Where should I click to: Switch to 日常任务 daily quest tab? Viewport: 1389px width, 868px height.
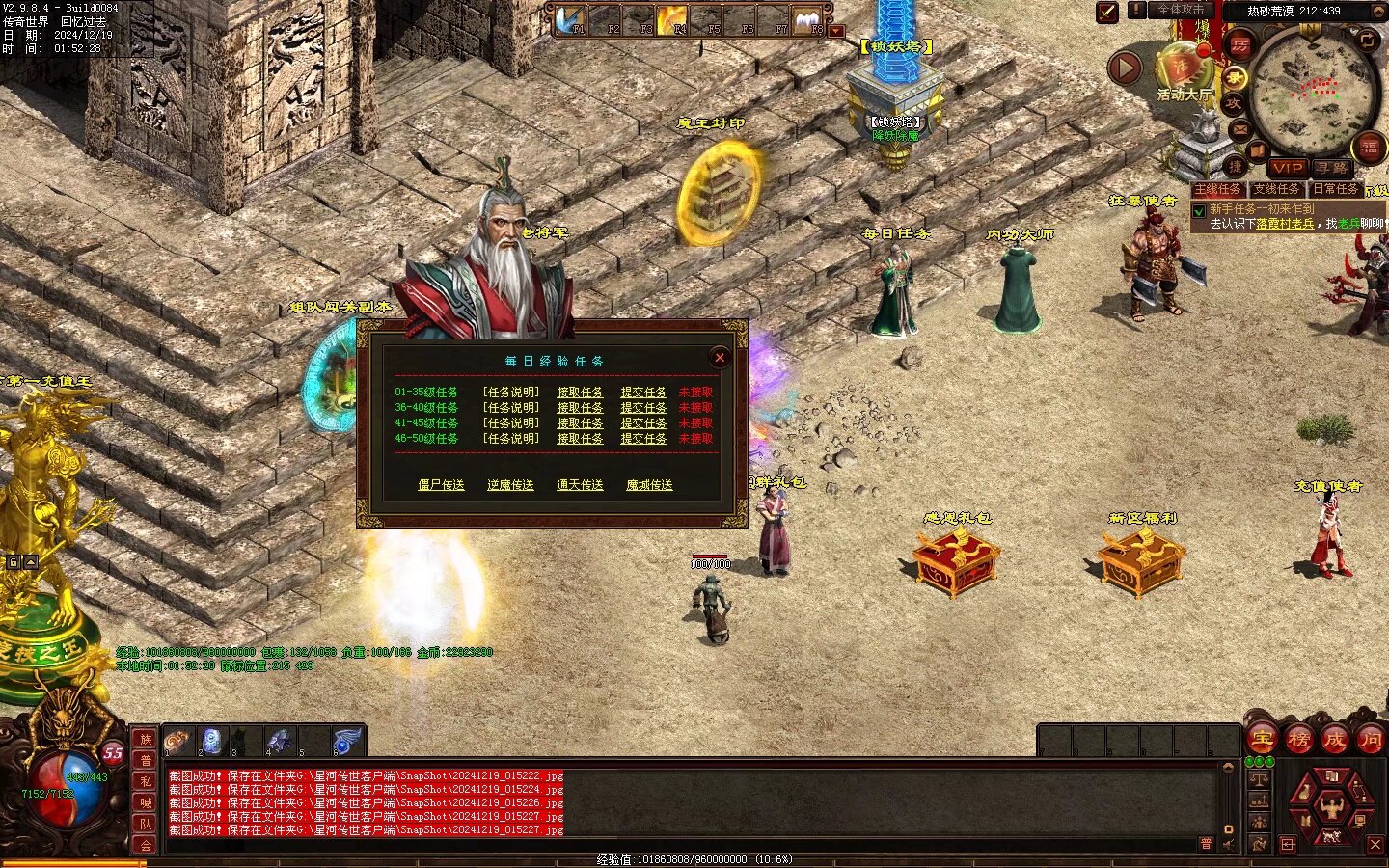tap(1335, 189)
